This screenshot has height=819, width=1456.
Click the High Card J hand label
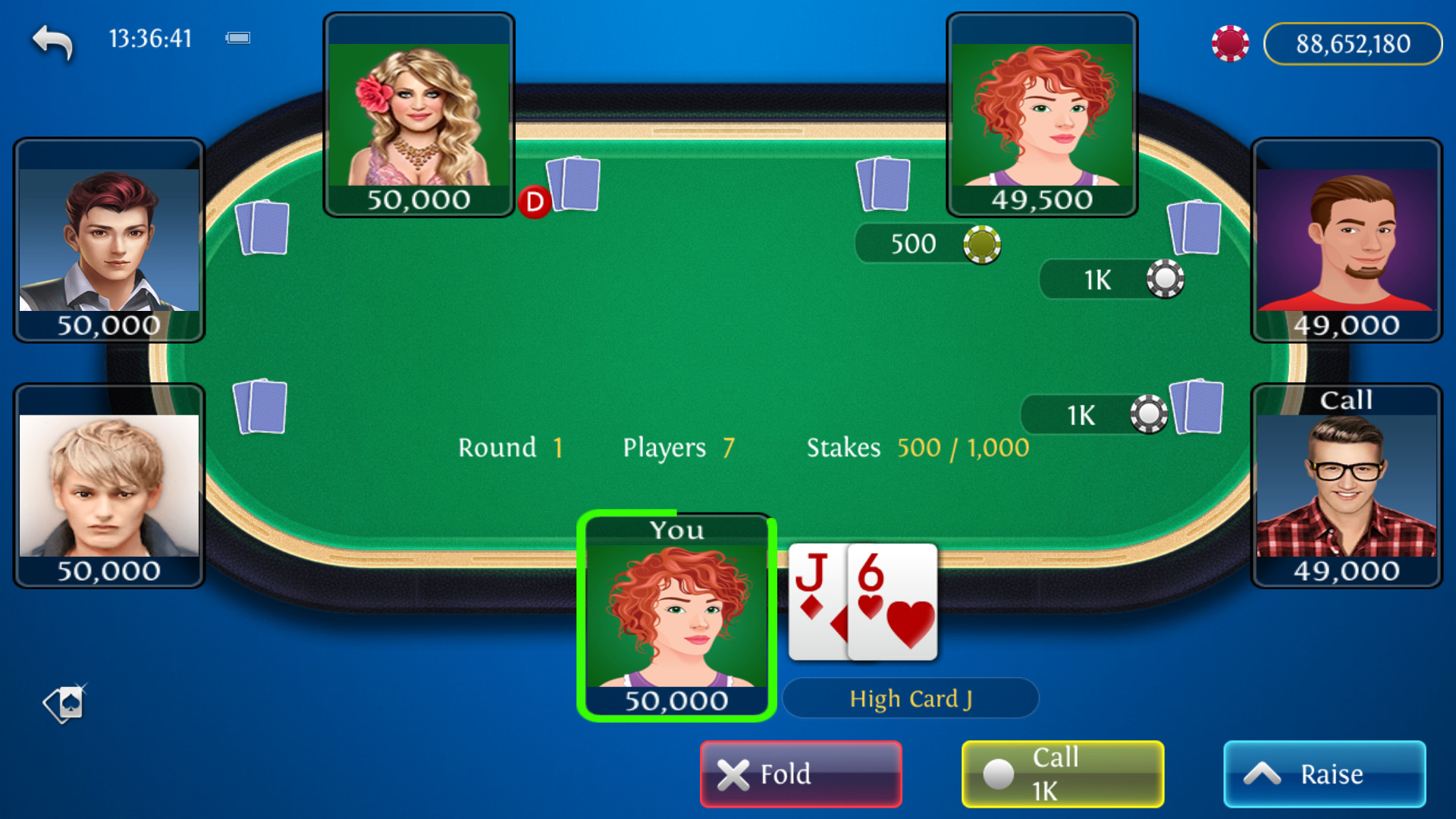point(910,698)
